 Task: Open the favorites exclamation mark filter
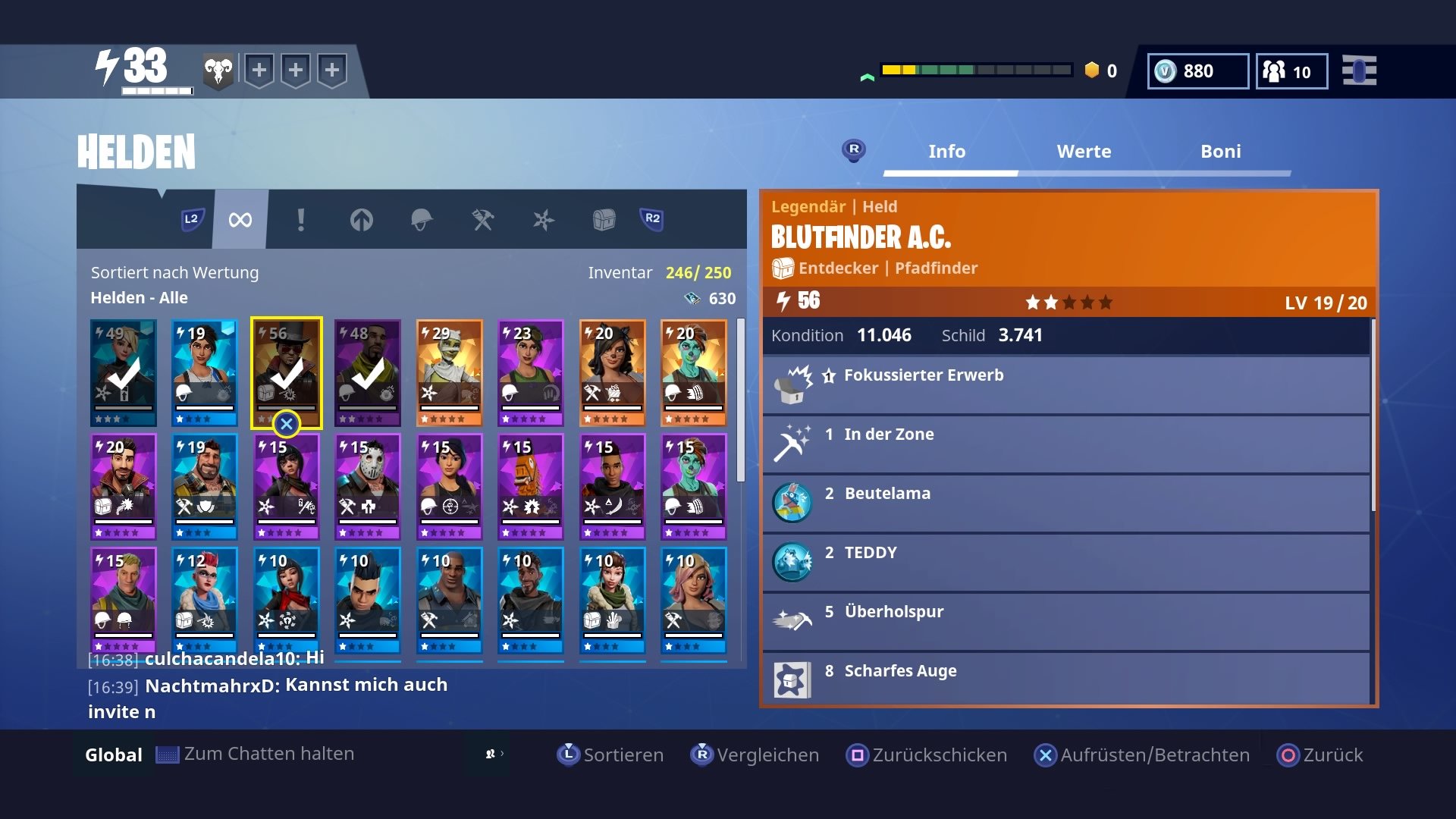[302, 220]
